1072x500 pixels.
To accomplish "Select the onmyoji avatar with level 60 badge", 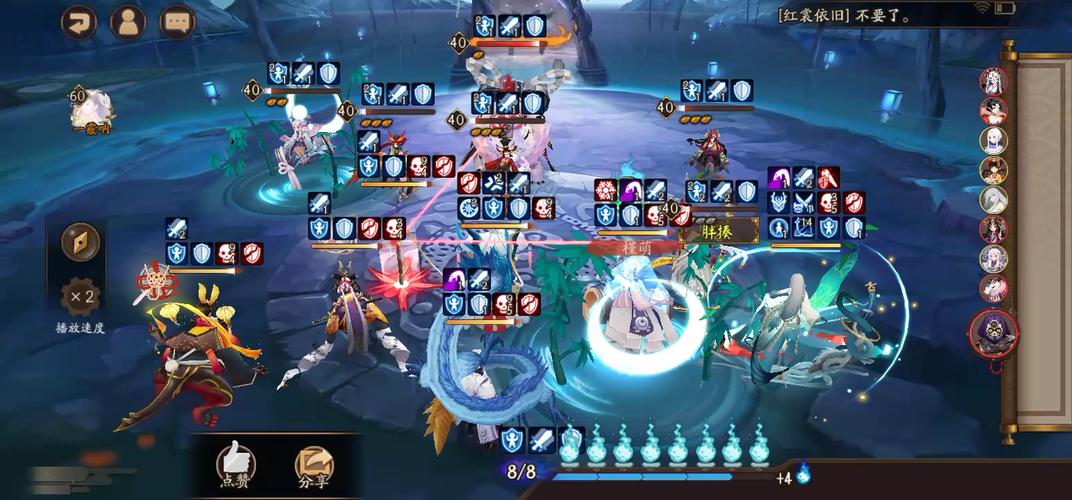I will (x=90, y=109).
